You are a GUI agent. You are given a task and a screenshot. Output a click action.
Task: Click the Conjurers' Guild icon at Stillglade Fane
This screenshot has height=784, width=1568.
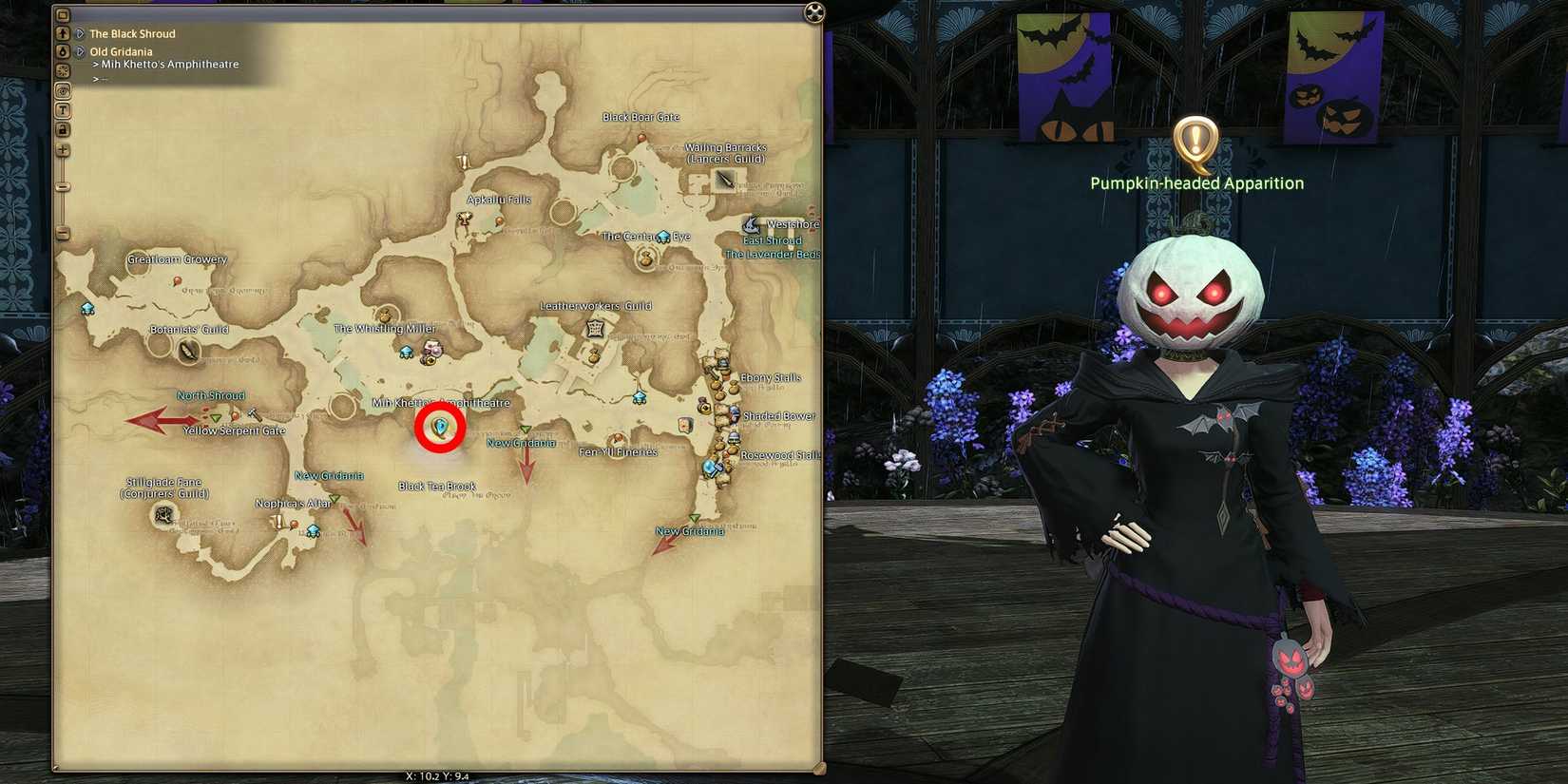[x=163, y=515]
